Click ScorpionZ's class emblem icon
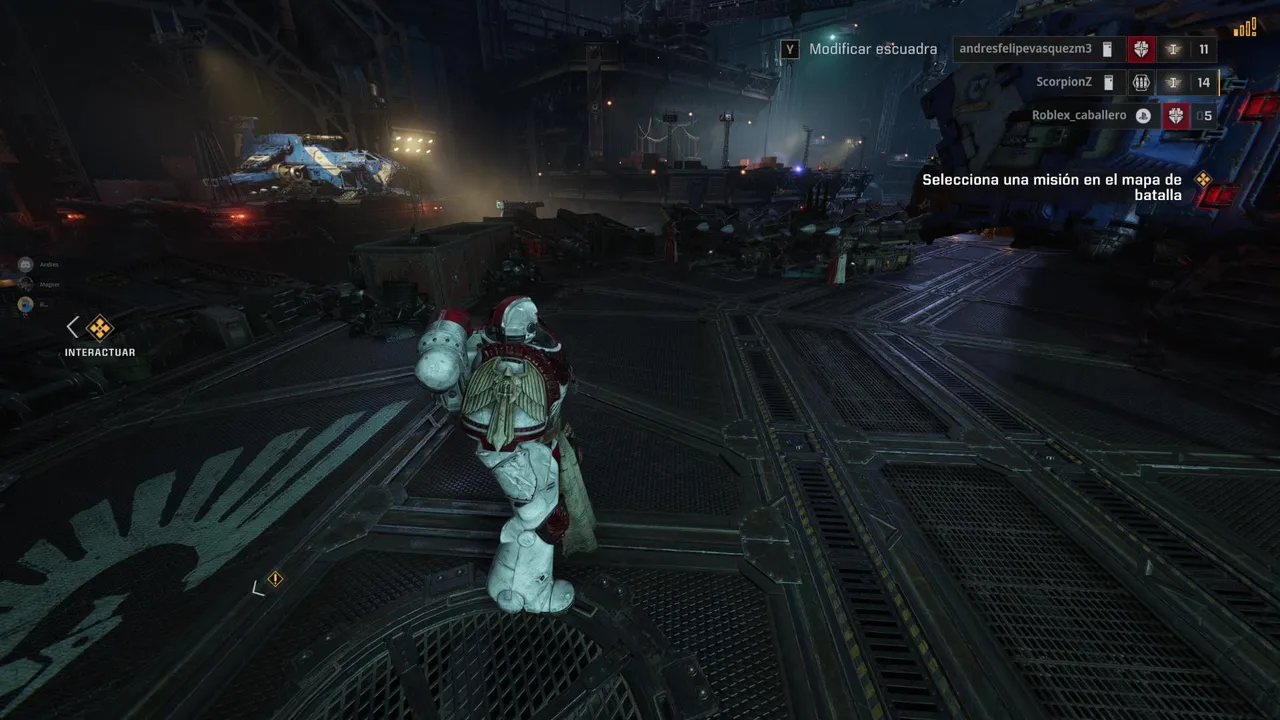 tap(1141, 83)
